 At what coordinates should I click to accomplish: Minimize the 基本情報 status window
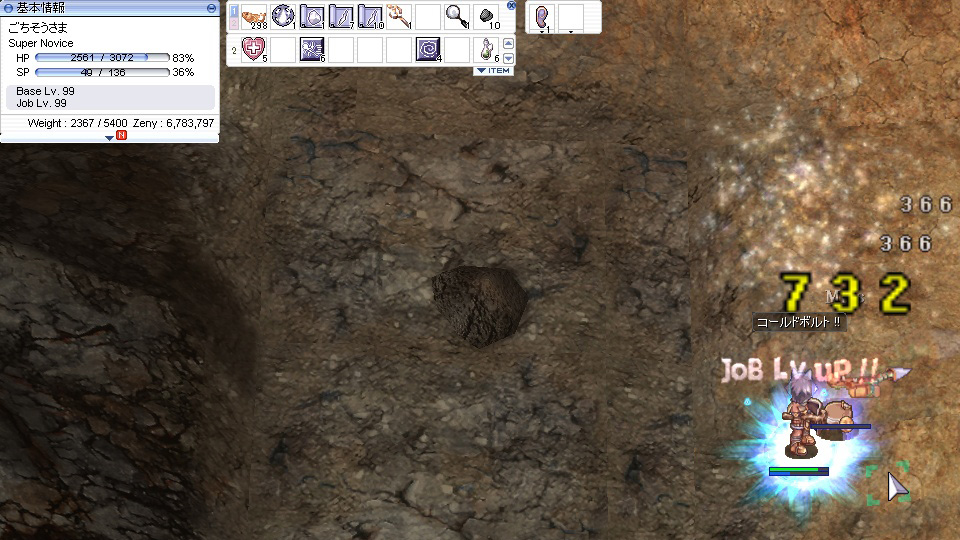point(211,8)
